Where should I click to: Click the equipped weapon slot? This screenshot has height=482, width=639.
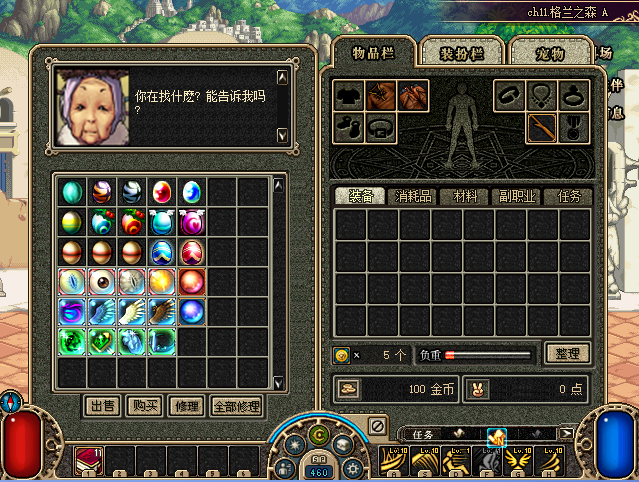click(x=541, y=128)
